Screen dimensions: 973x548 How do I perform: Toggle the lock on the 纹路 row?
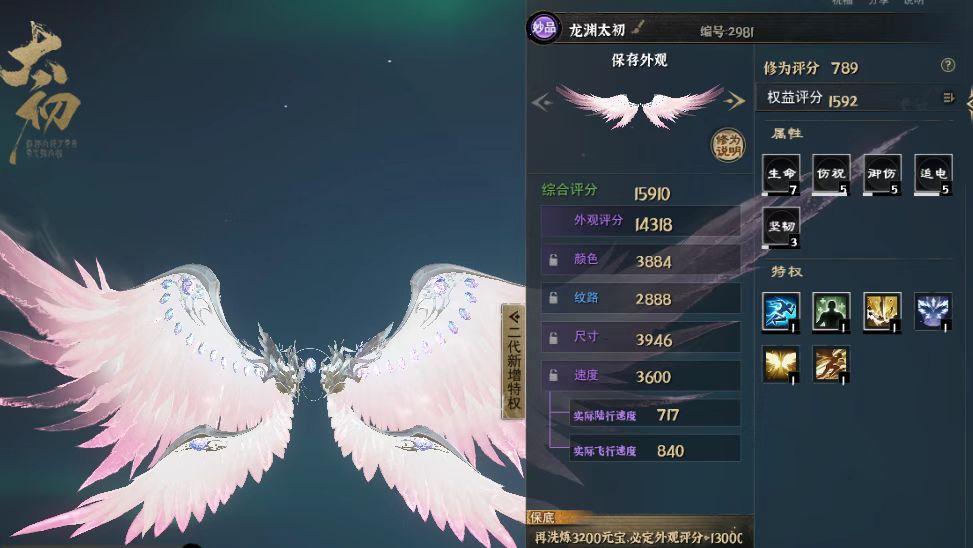[553, 298]
